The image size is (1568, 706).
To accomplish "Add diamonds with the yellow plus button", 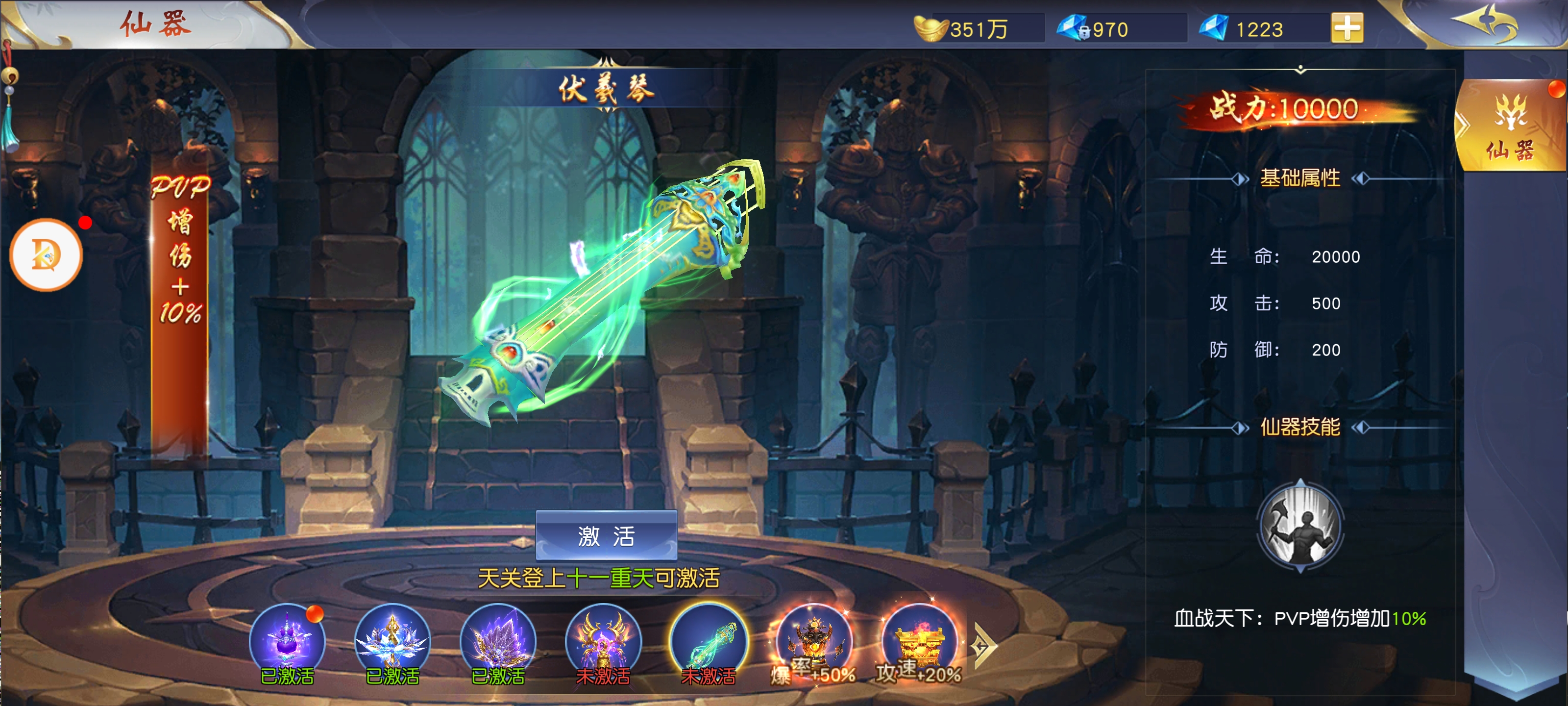I will click(x=1347, y=28).
